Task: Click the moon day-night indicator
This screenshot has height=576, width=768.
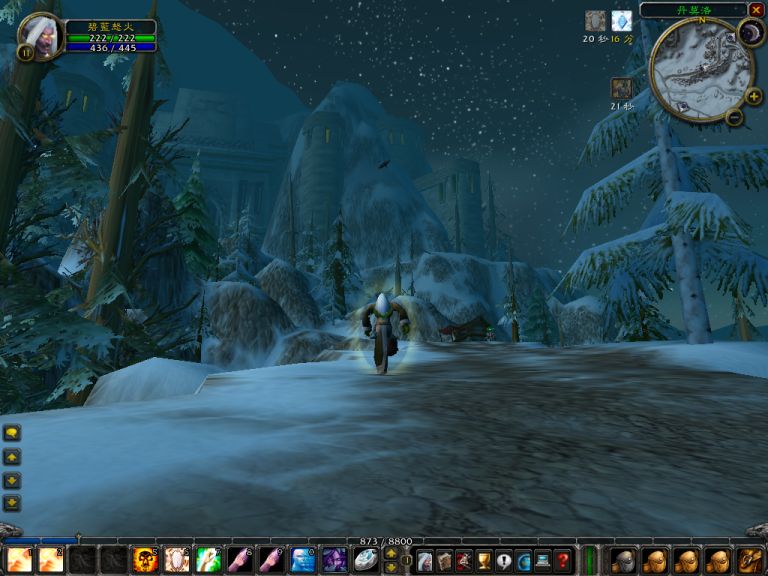Action: [751, 33]
